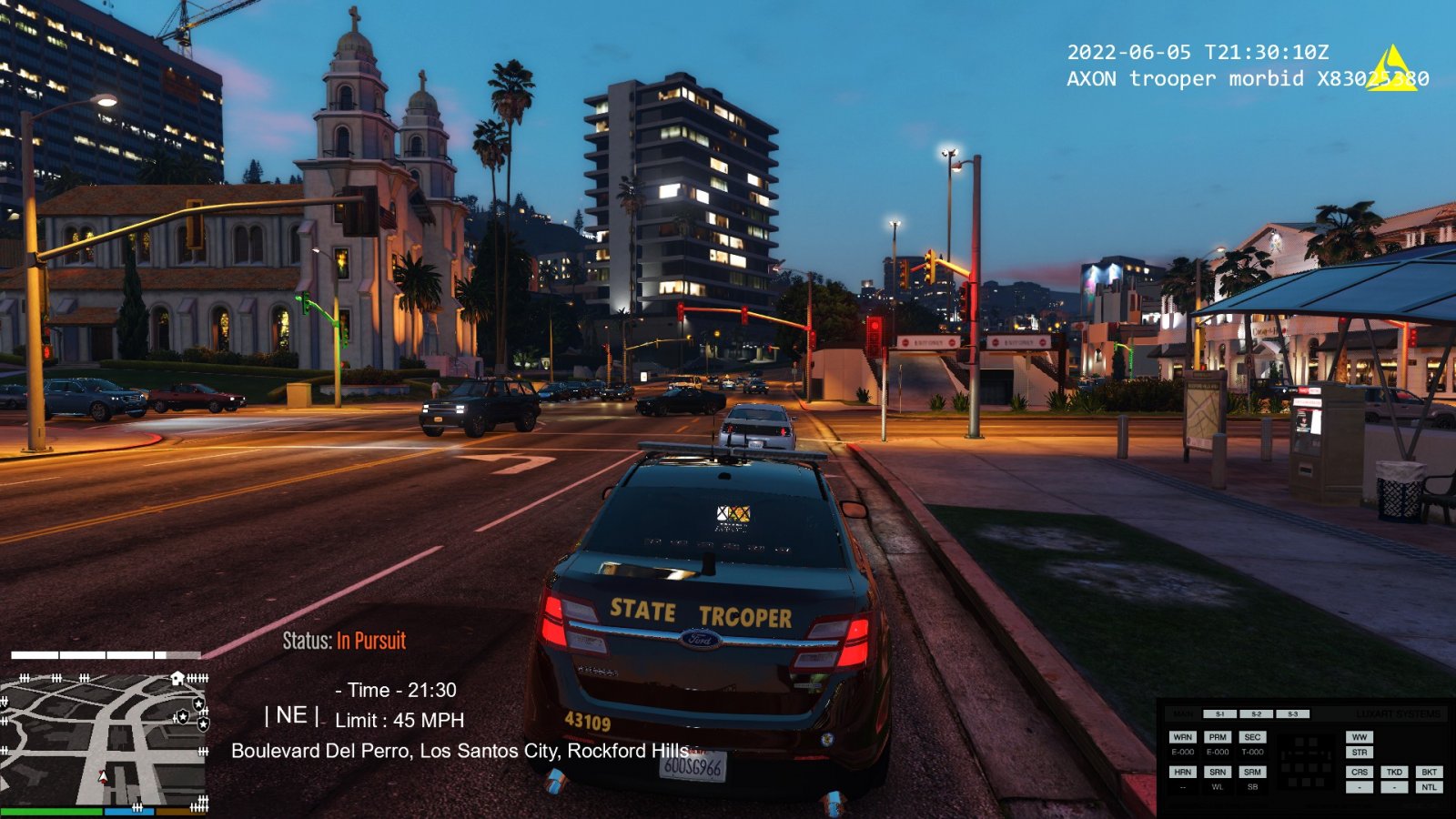Click the player arrow on the minimap
This screenshot has height=819, width=1456.
[x=103, y=777]
